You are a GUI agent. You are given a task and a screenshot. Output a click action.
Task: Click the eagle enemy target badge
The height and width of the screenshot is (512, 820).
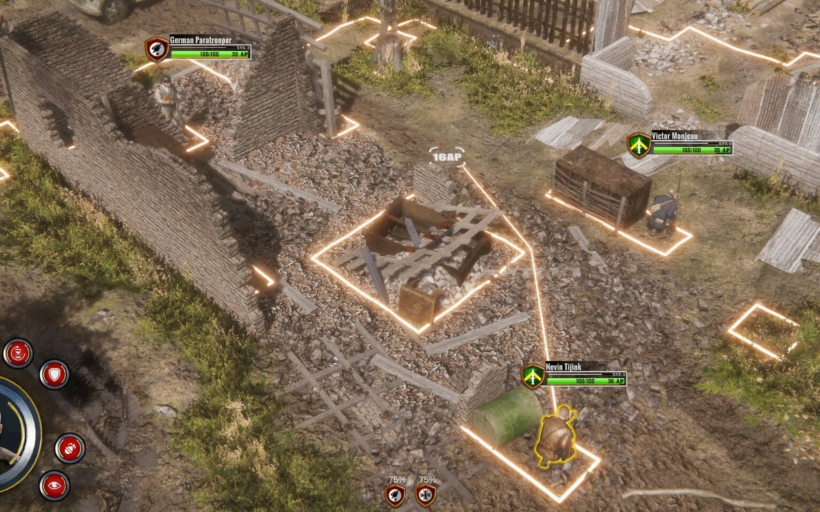tap(396, 494)
